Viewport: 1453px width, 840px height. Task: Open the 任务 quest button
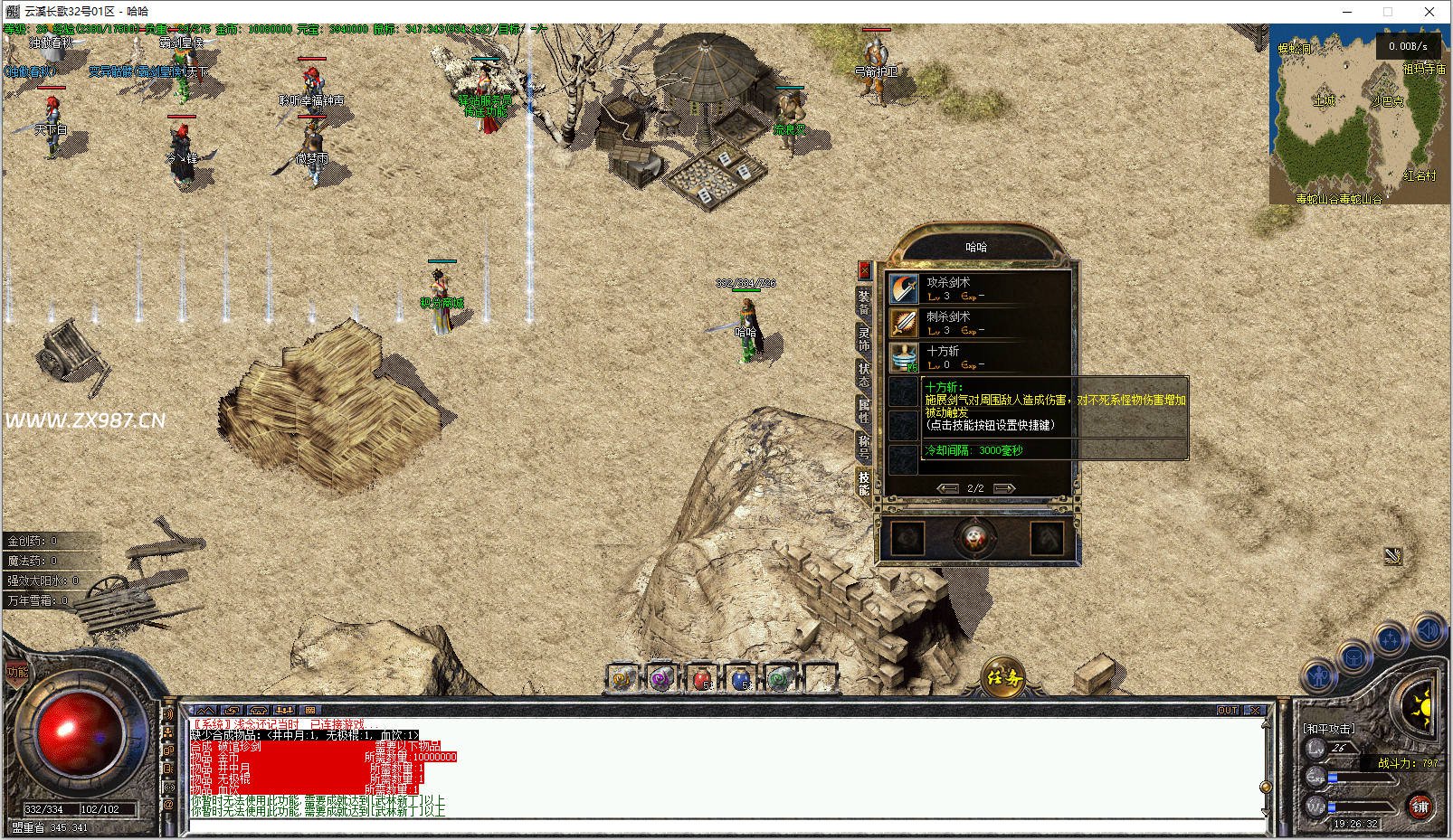(x=1003, y=678)
